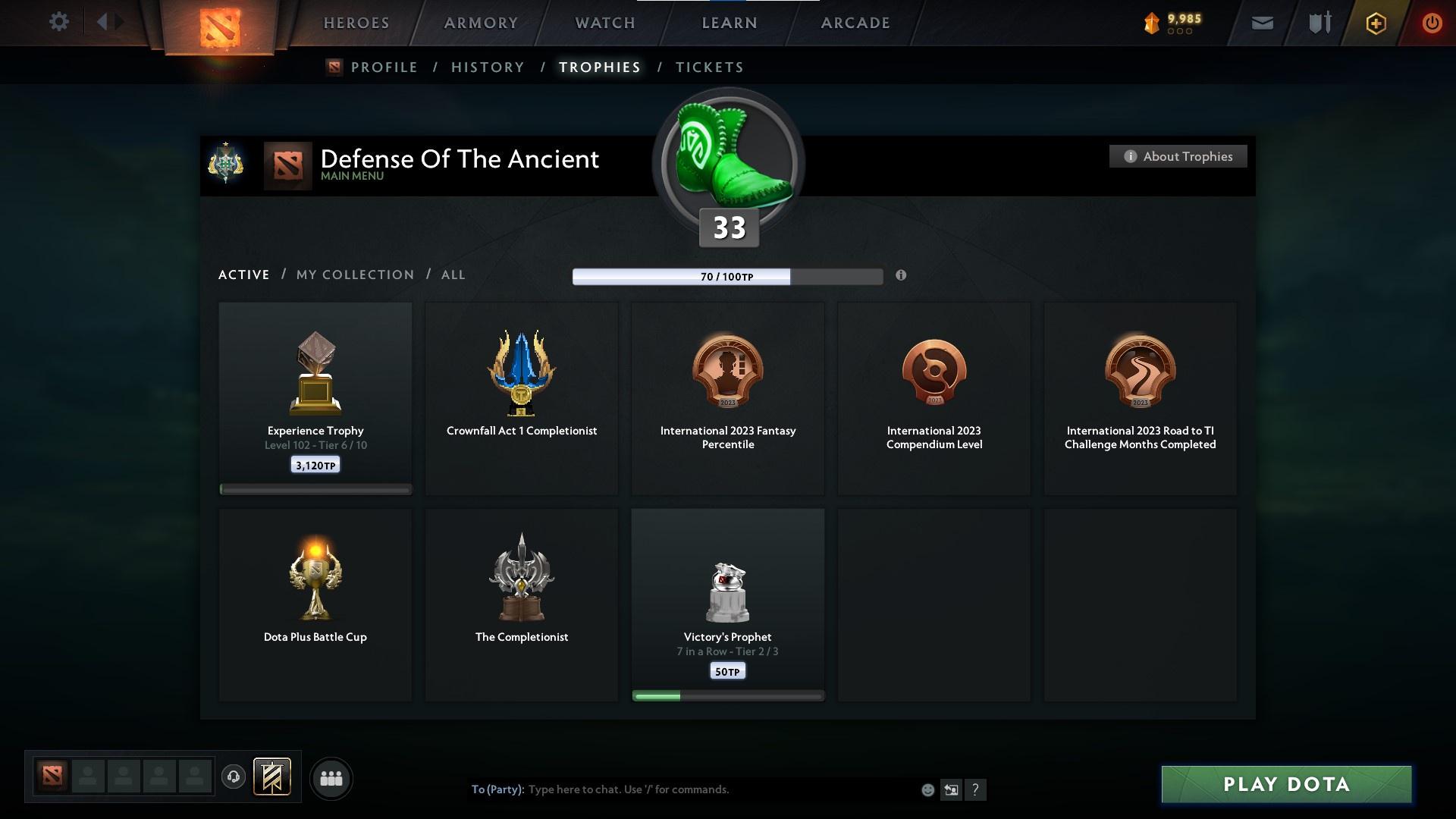Switch to the HISTORY tab

(488, 67)
